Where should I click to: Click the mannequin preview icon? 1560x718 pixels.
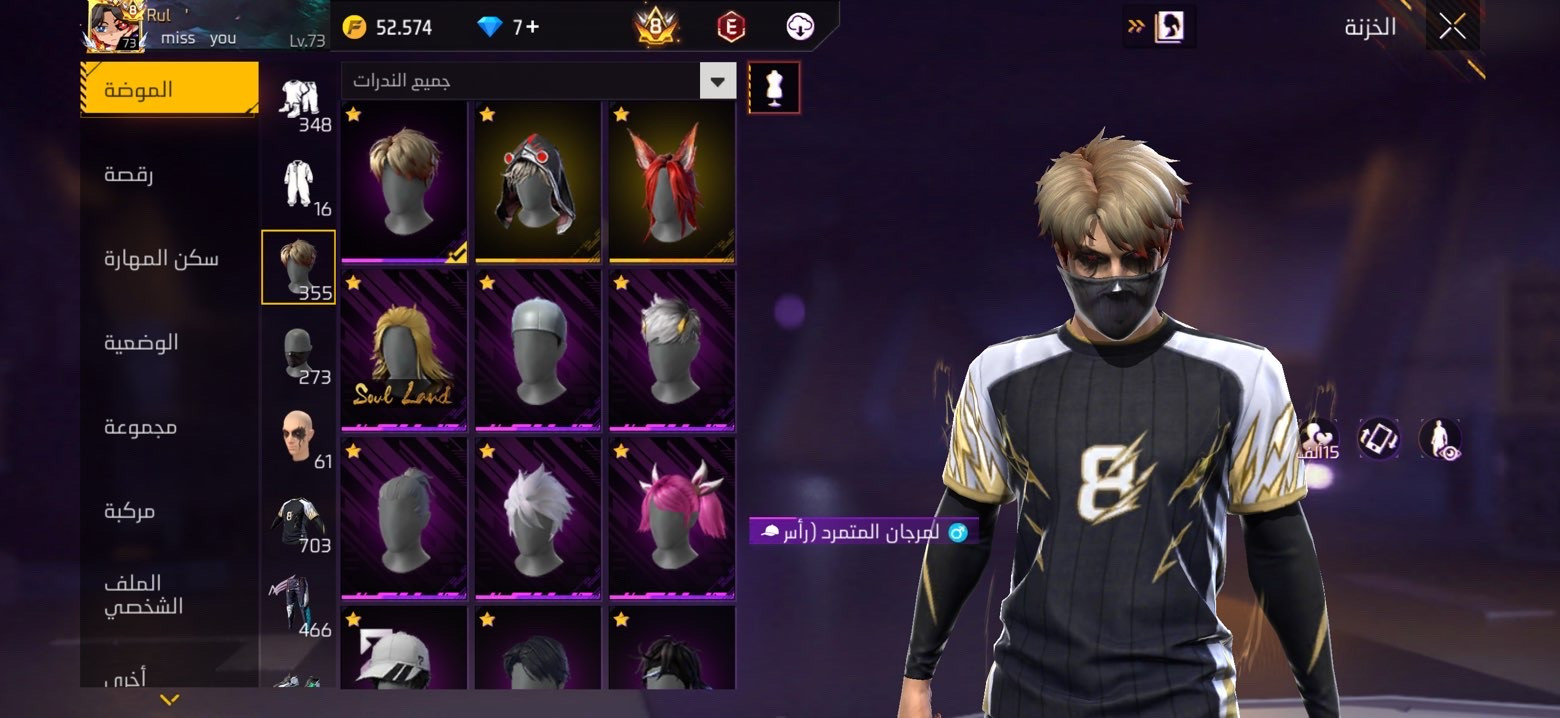click(x=774, y=88)
